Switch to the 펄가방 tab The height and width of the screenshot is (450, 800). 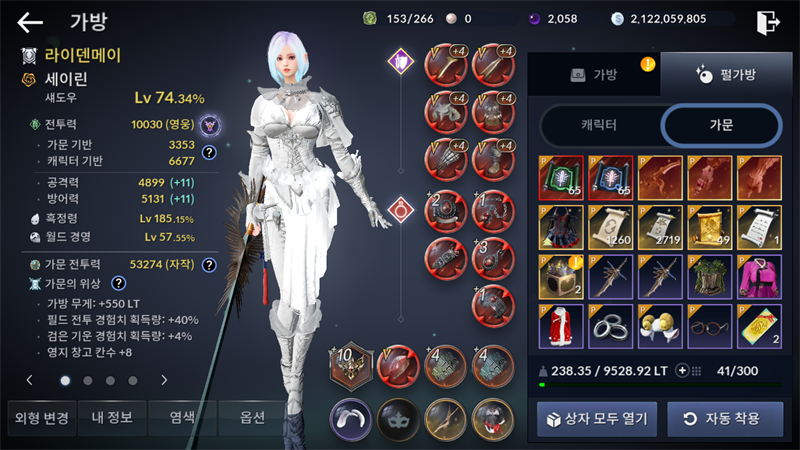[x=724, y=74]
